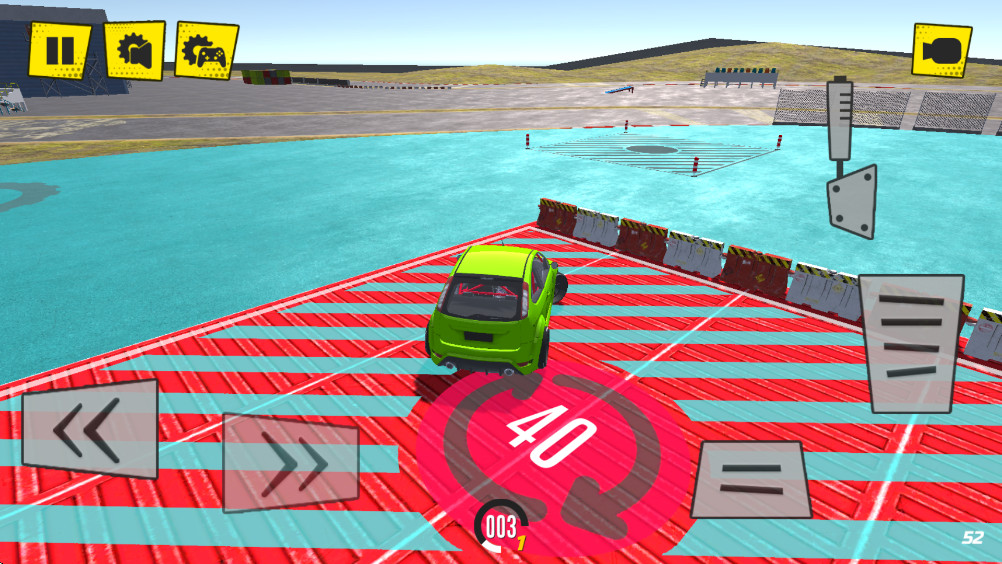Switch the view with the camera button
The height and width of the screenshot is (564, 1002).
click(941, 50)
